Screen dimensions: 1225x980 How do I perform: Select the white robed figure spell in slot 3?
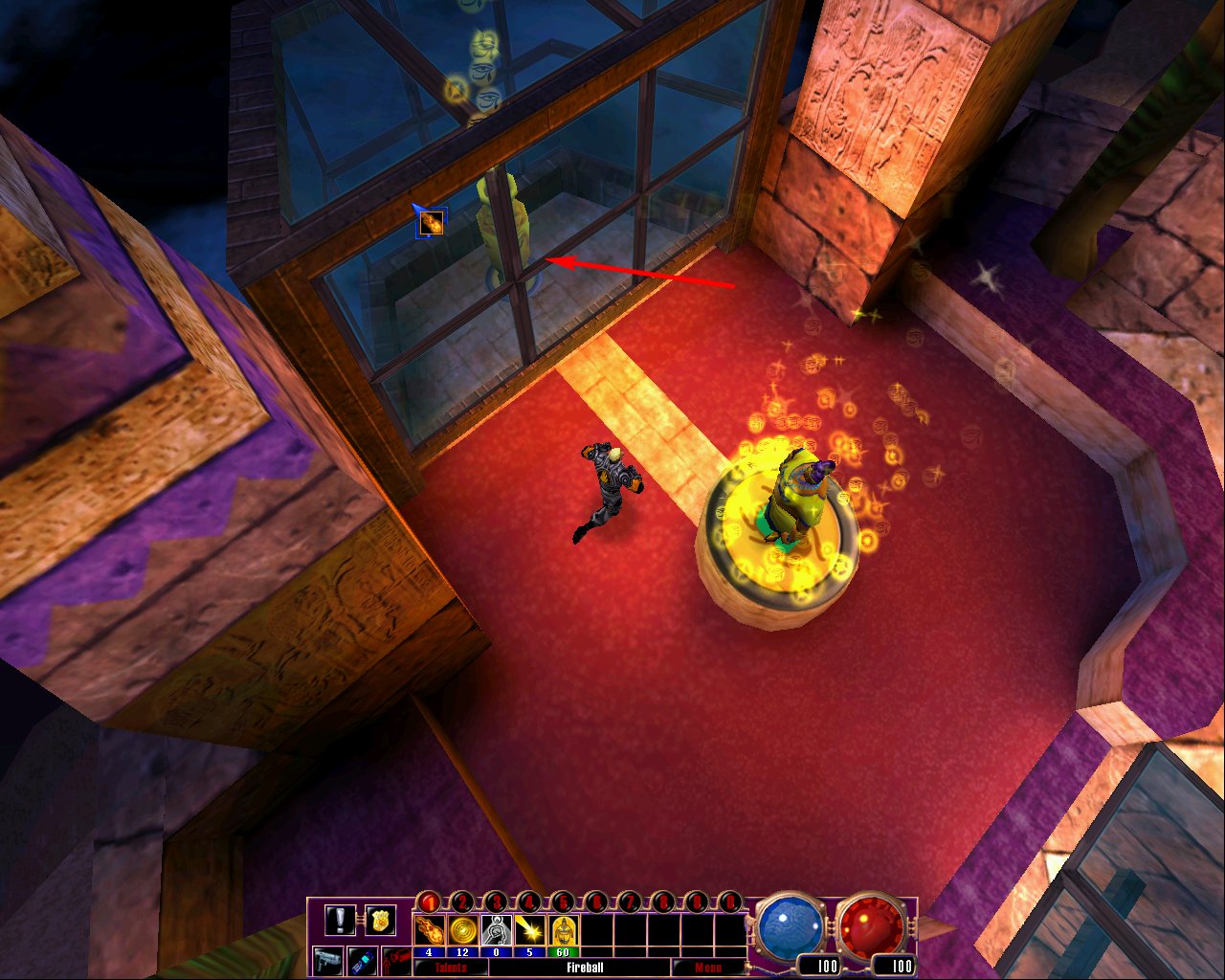point(495,929)
